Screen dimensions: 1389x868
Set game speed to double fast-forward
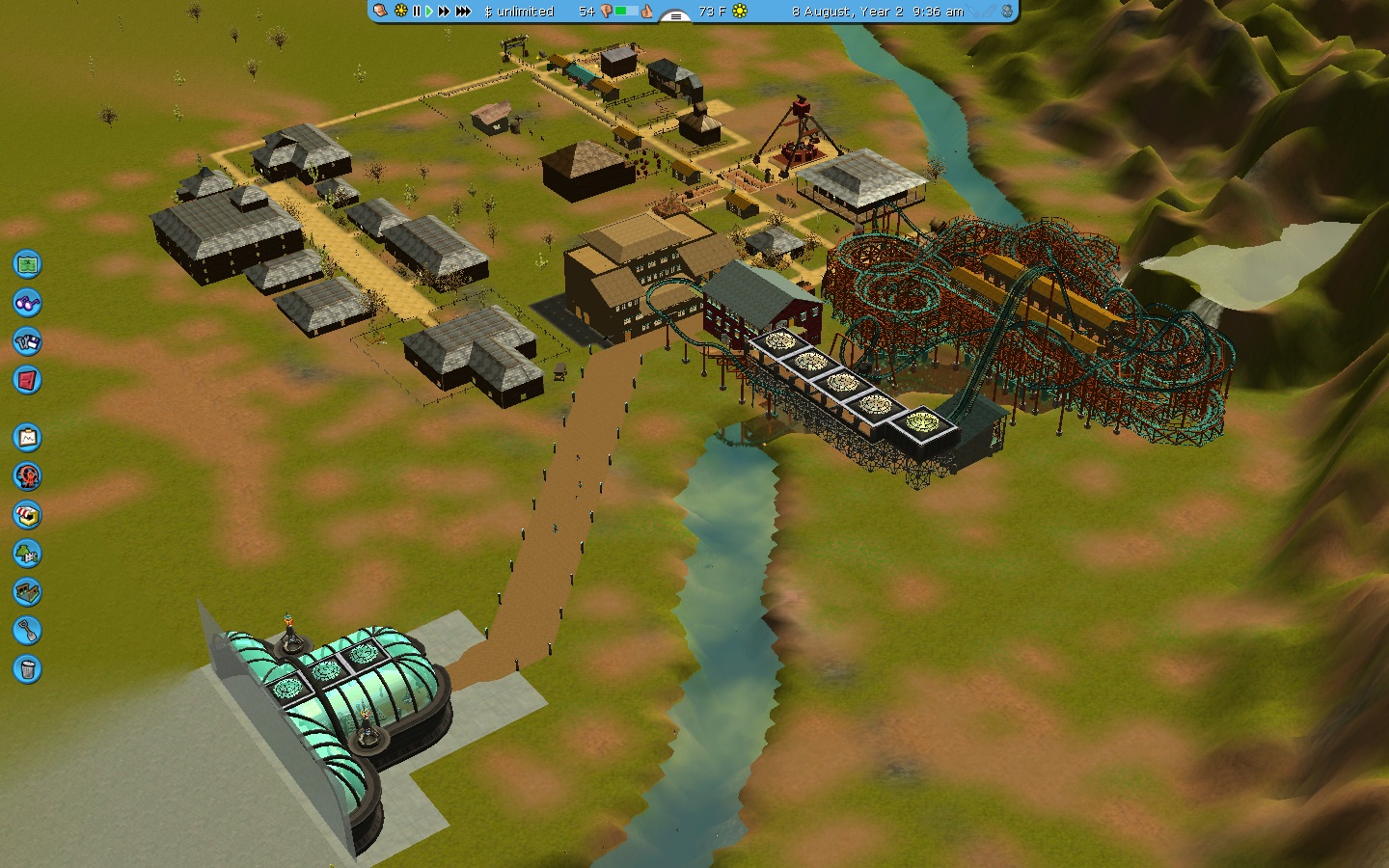click(x=444, y=12)
